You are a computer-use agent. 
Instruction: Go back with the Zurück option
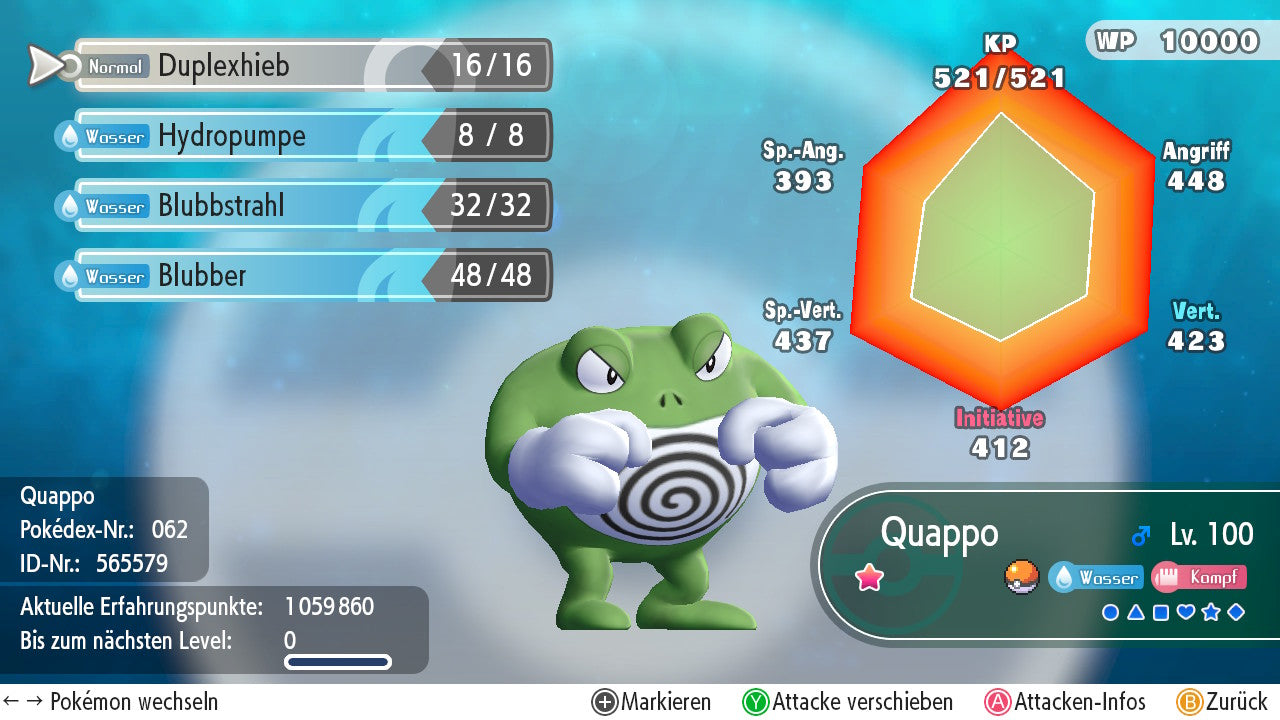[1222, 702]
